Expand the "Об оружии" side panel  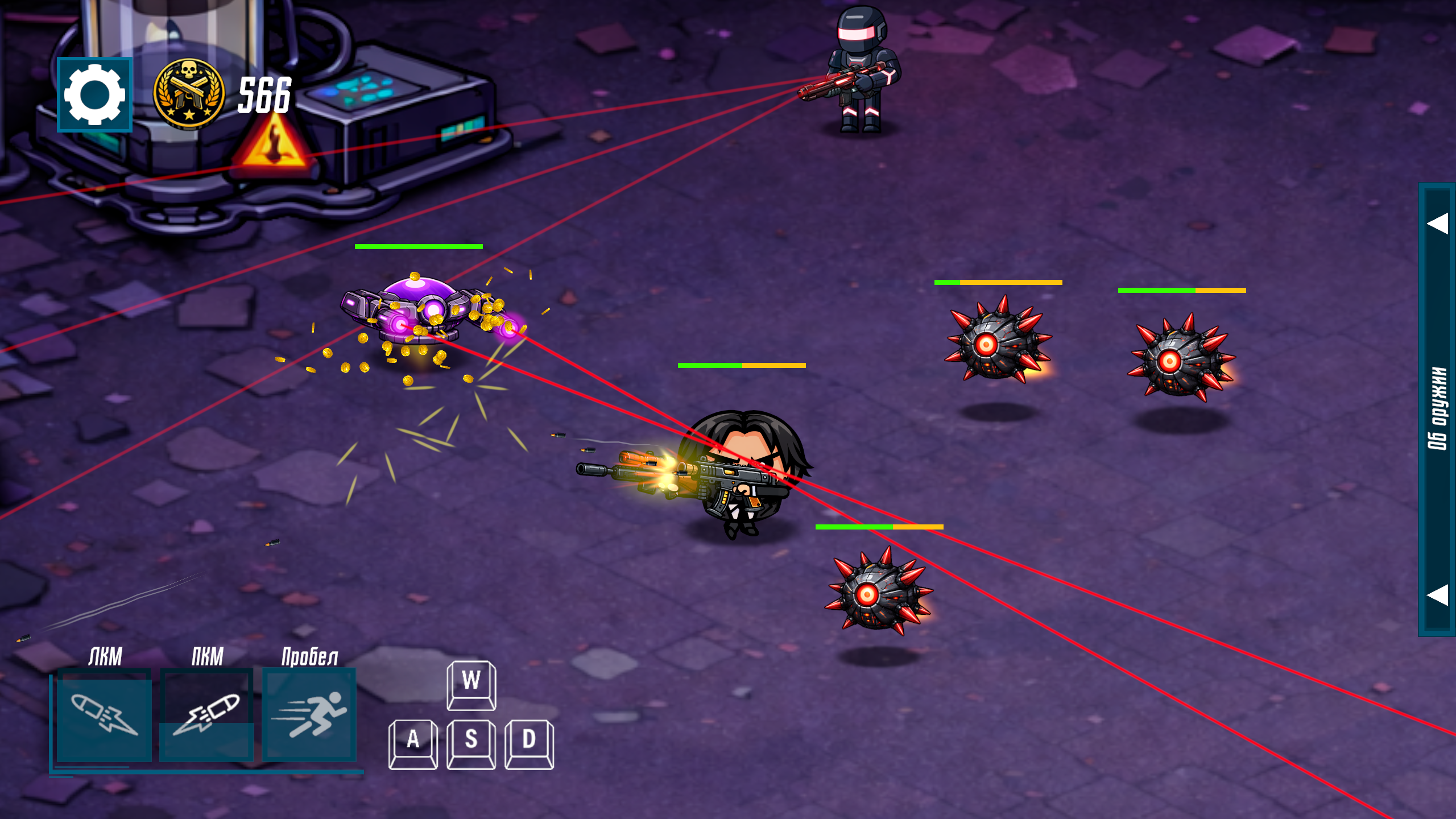[1437, 408]
